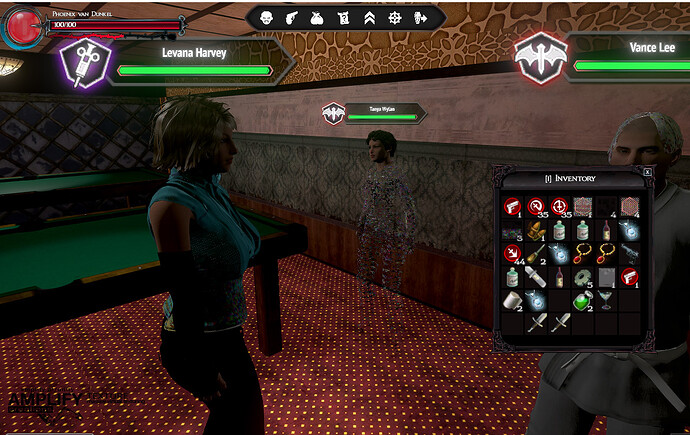The height and width of the screenshot is (435, 690).
Task: Open the double chevron rank icon
Action: point(369,17)
